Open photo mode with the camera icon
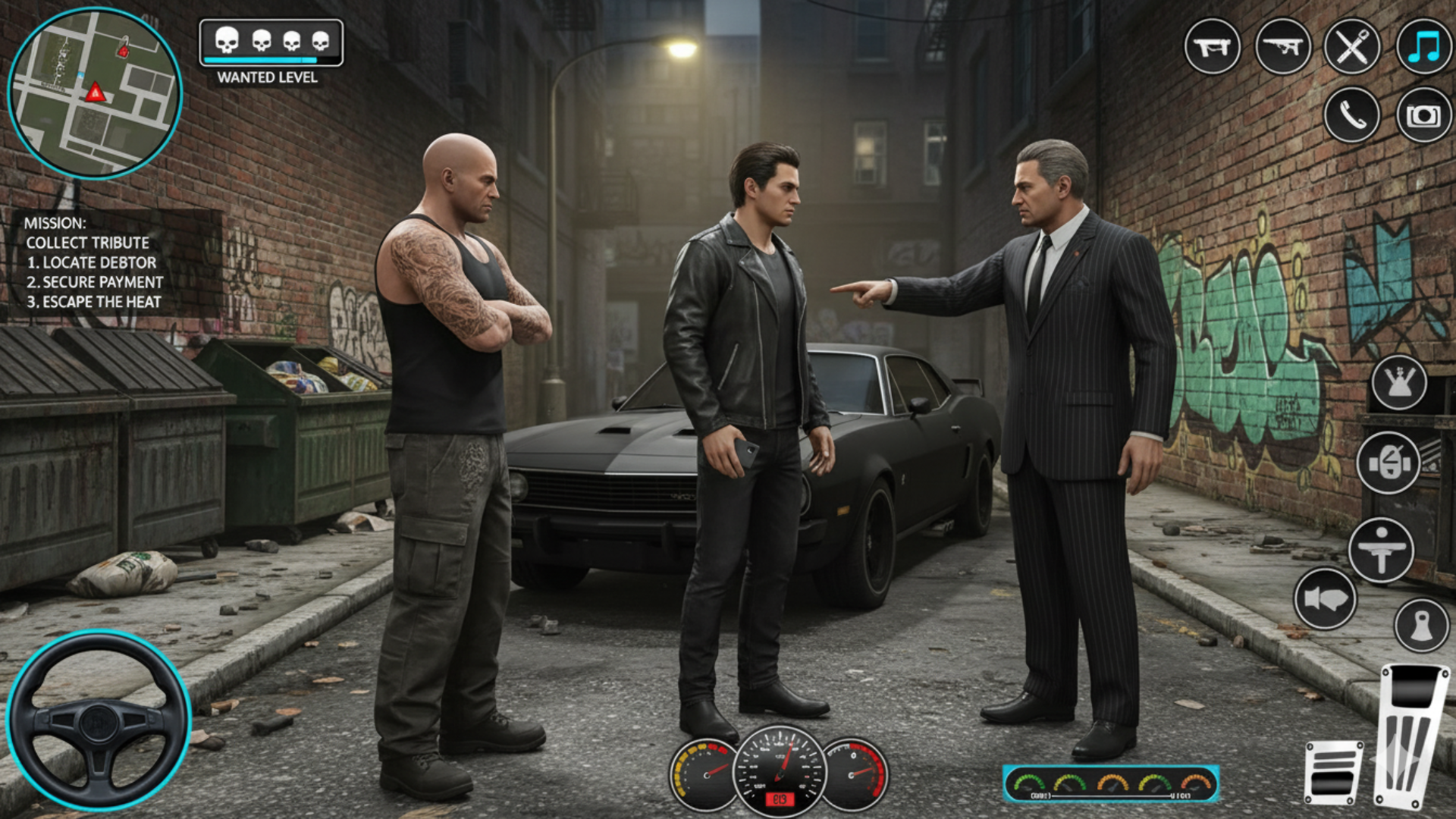This screenshot has height=819, width=1456. [x=1424, y=115]
